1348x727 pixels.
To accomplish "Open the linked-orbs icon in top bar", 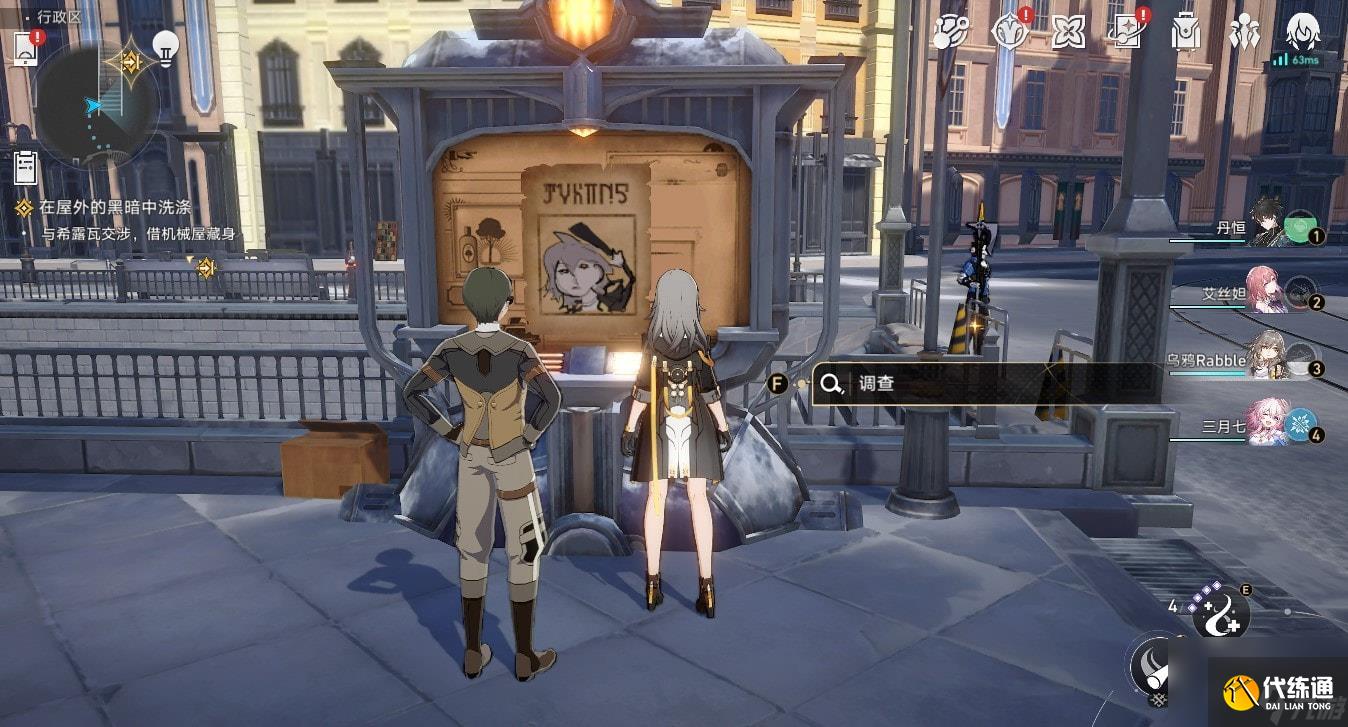I will (950, 32).
